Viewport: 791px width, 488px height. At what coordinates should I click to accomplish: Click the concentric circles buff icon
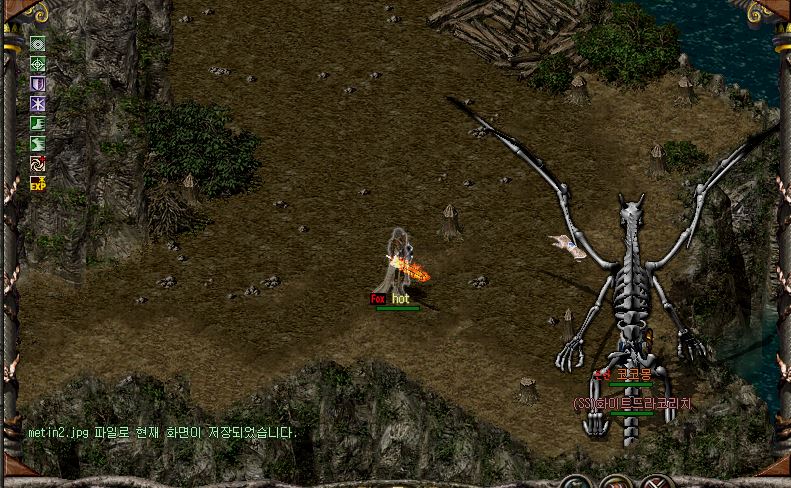37,43
